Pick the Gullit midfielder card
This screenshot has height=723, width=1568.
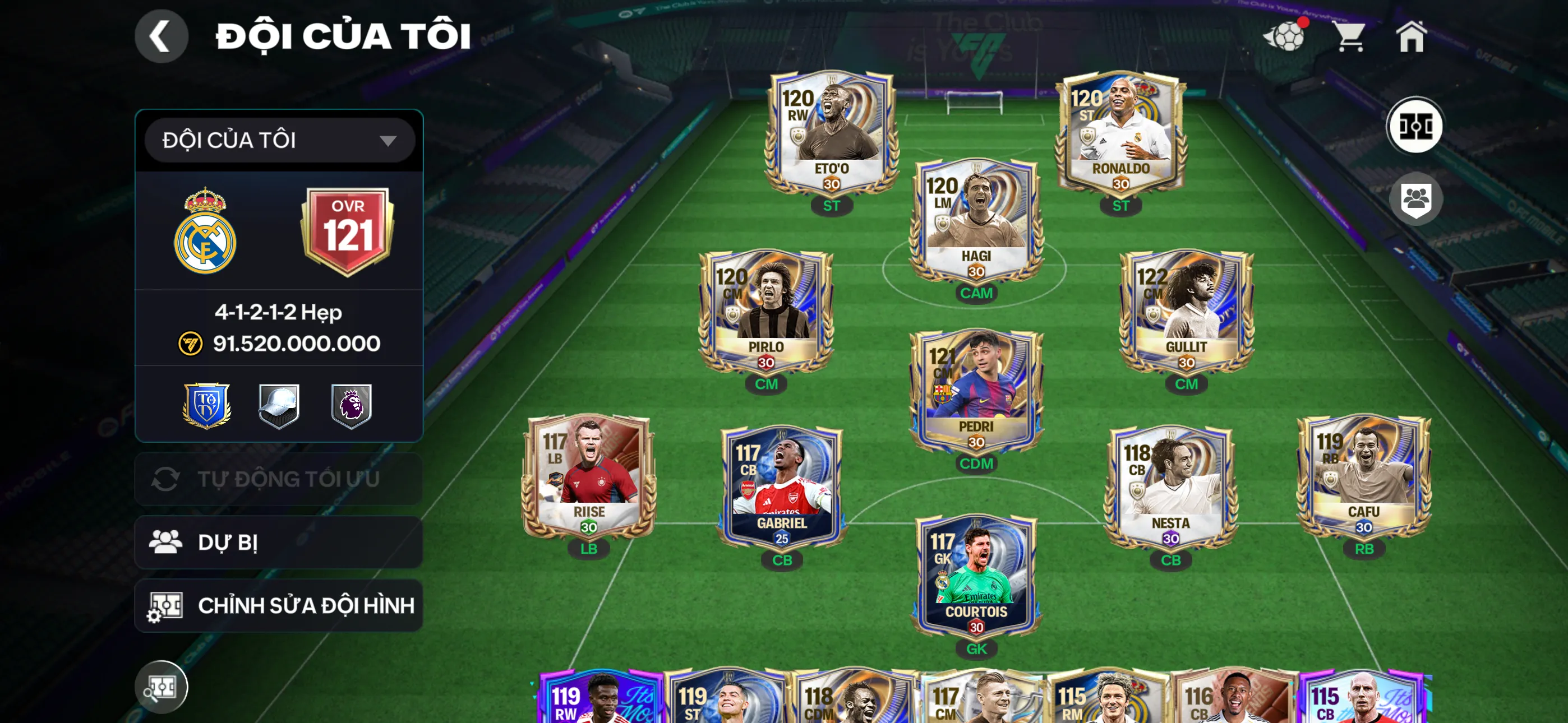pyautogui.click(x=1186, y=312)
